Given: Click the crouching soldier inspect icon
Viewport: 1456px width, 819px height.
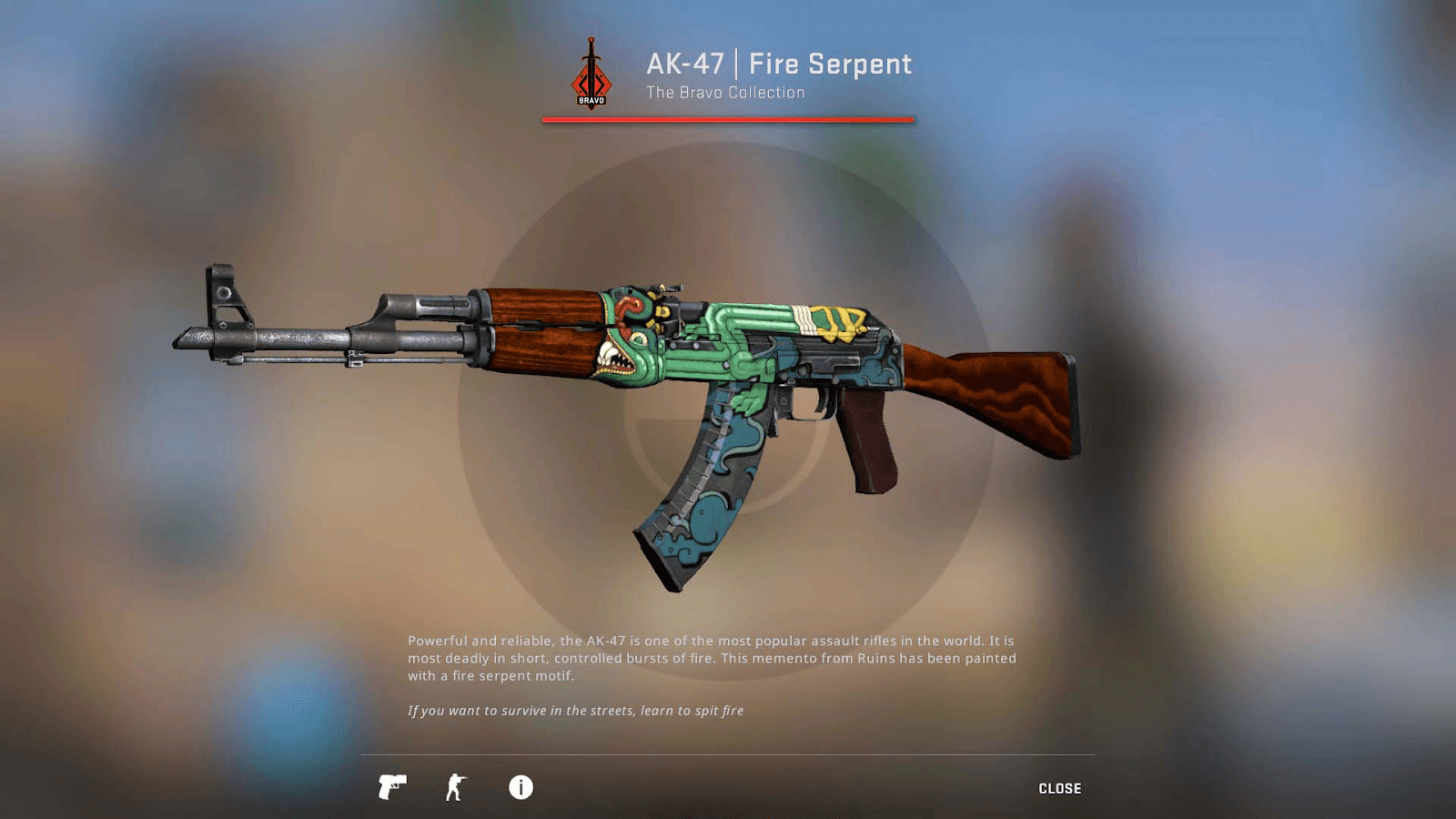Looking at the screenshot, I should click(x=455, y=788).
